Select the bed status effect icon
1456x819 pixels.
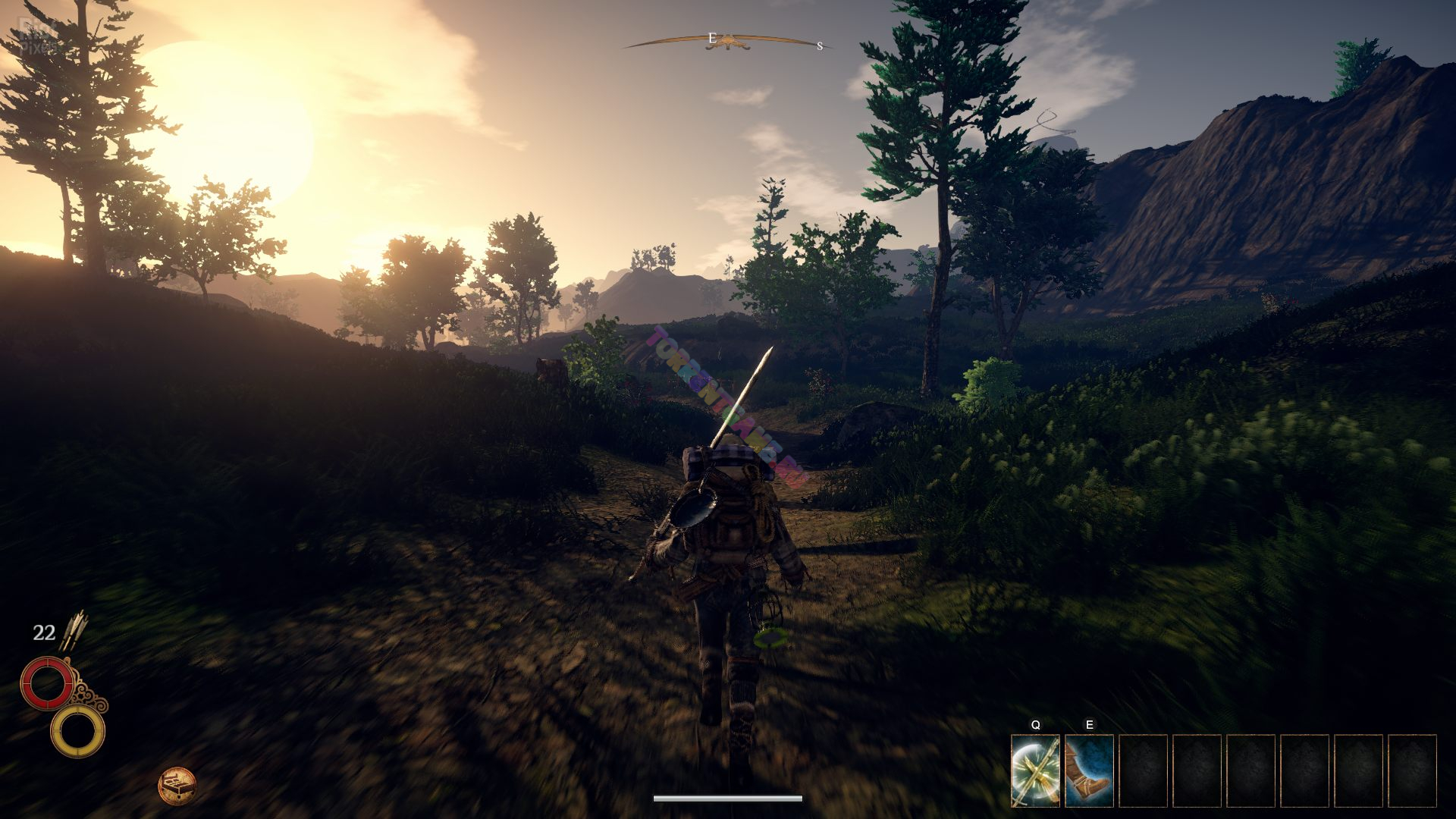(x=177, y=786)
